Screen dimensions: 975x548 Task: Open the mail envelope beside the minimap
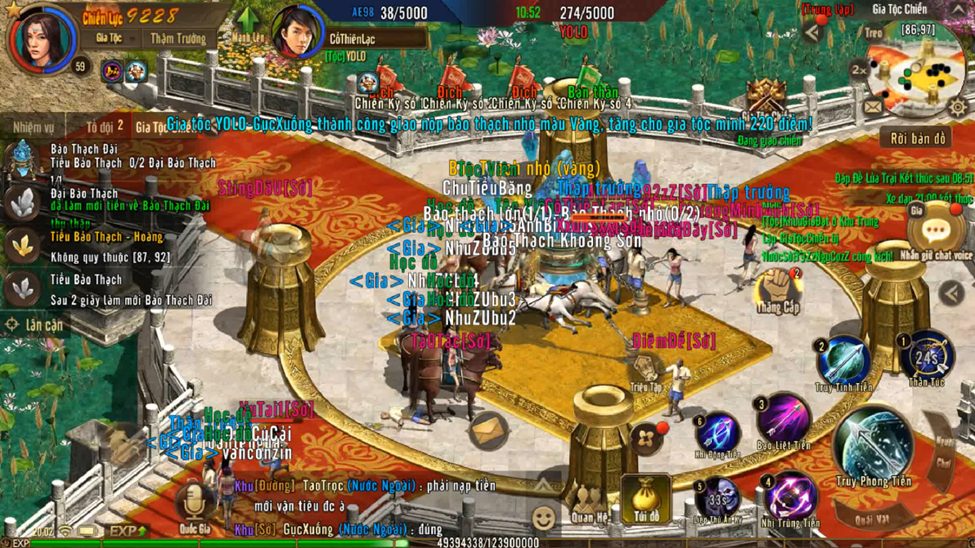tap(874, 106)
